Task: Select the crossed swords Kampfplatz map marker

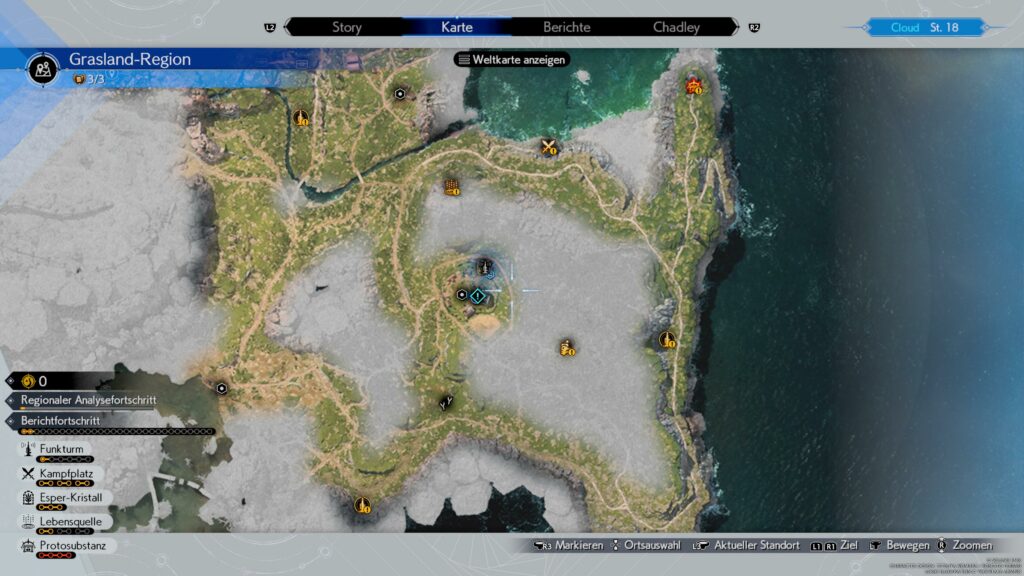Action: pyautogui.click(x=549, y=148)
